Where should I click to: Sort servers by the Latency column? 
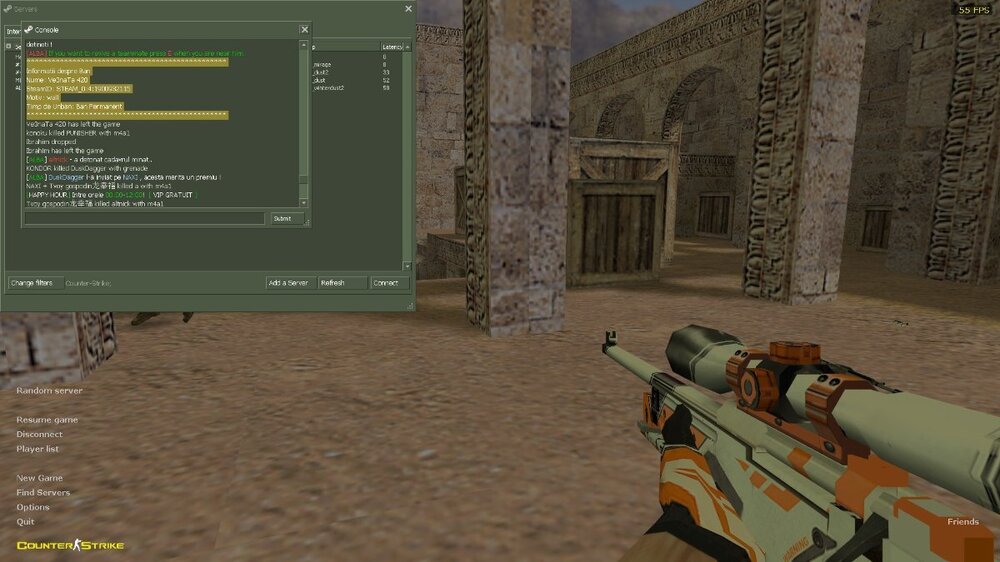click(392, 47)
